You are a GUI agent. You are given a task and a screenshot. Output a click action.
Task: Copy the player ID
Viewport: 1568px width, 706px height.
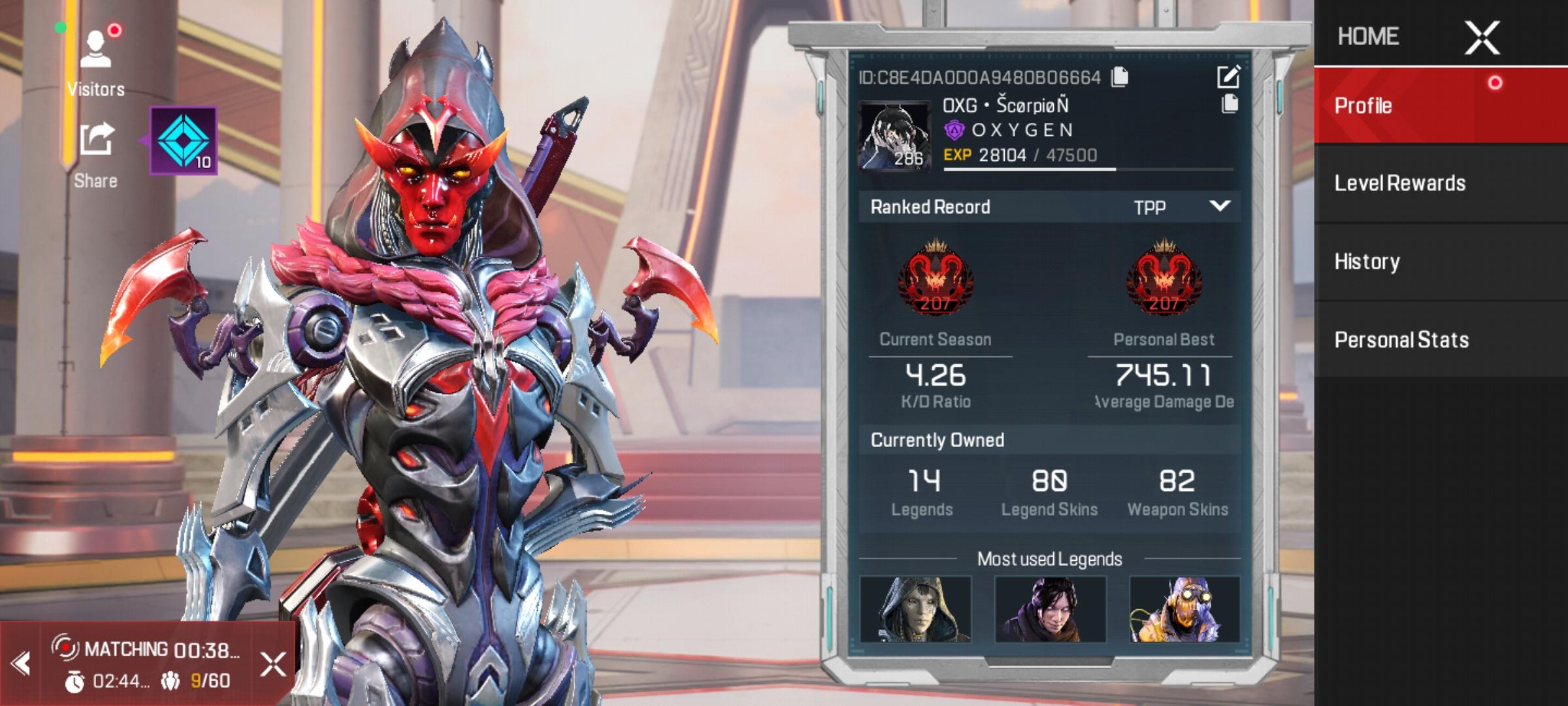[x=1120, y=77]
